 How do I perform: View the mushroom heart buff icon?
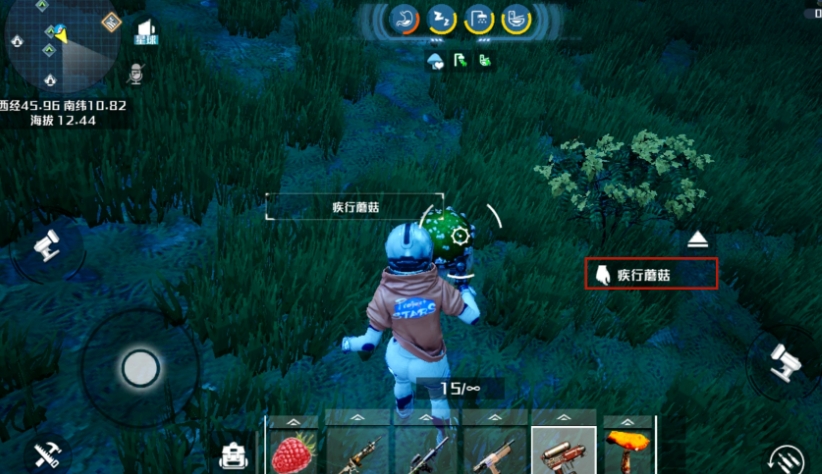pos(436,62)
